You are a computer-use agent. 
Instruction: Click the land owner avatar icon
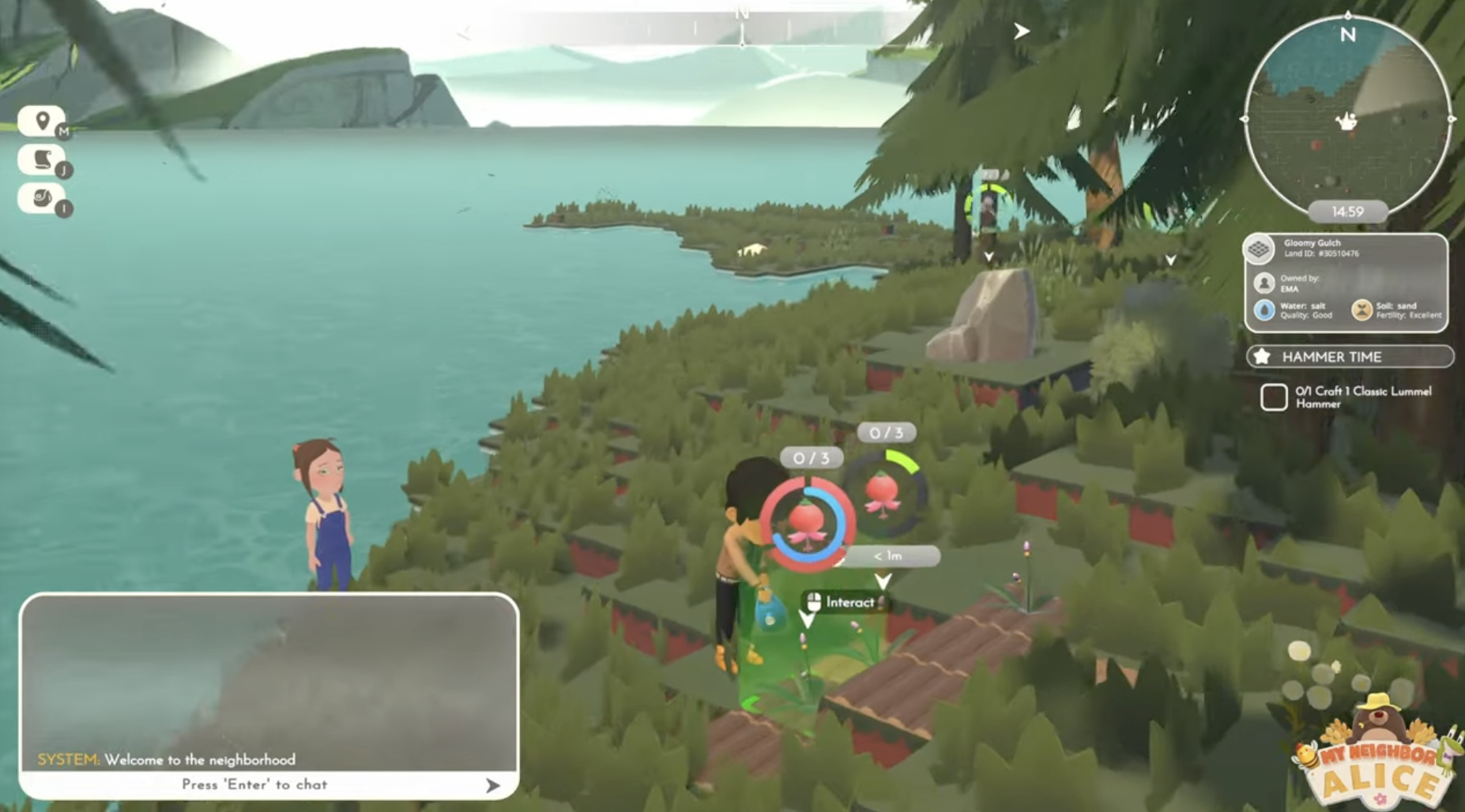click(x=1264, y=283)
